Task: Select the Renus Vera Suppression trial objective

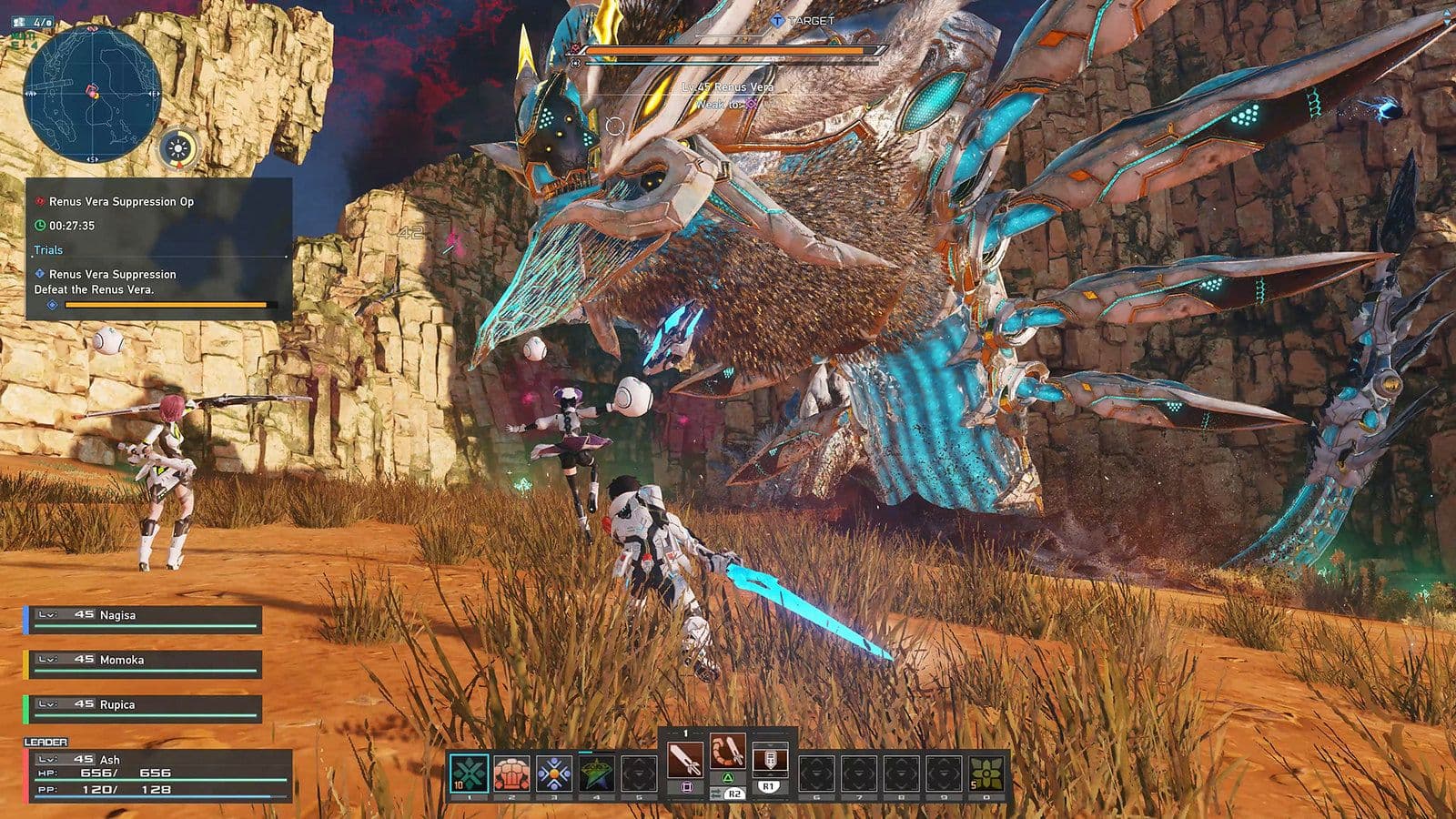Action: click(x=112, y=274)
